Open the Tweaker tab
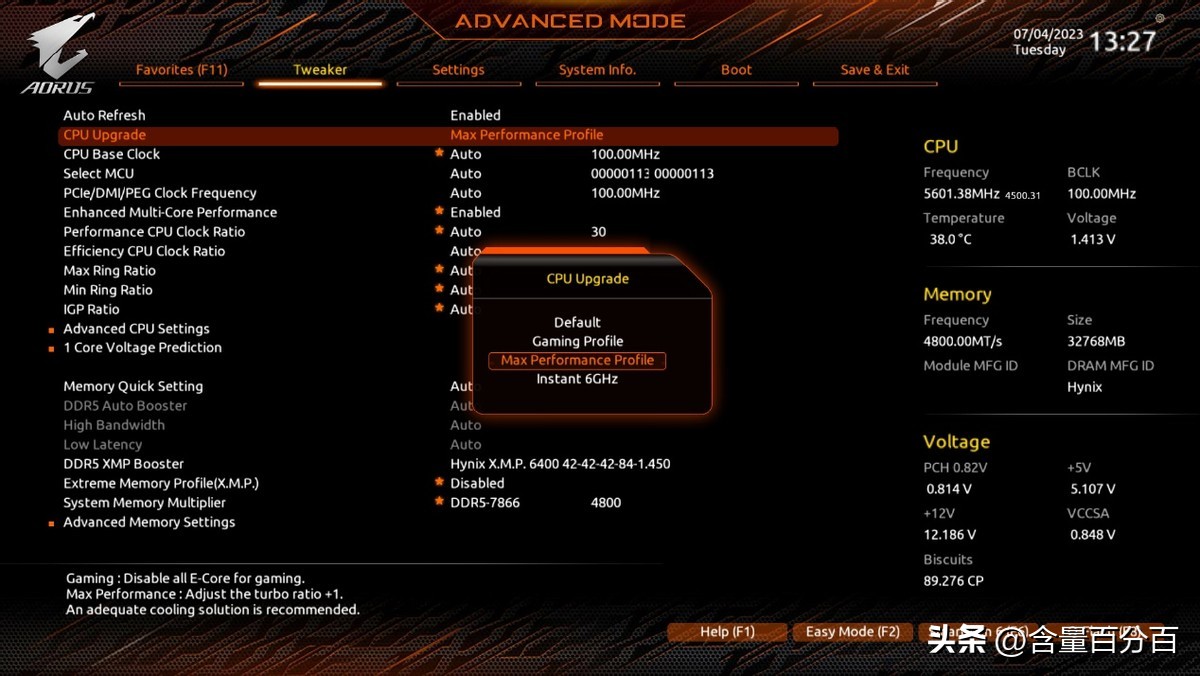 pos(320,70)
